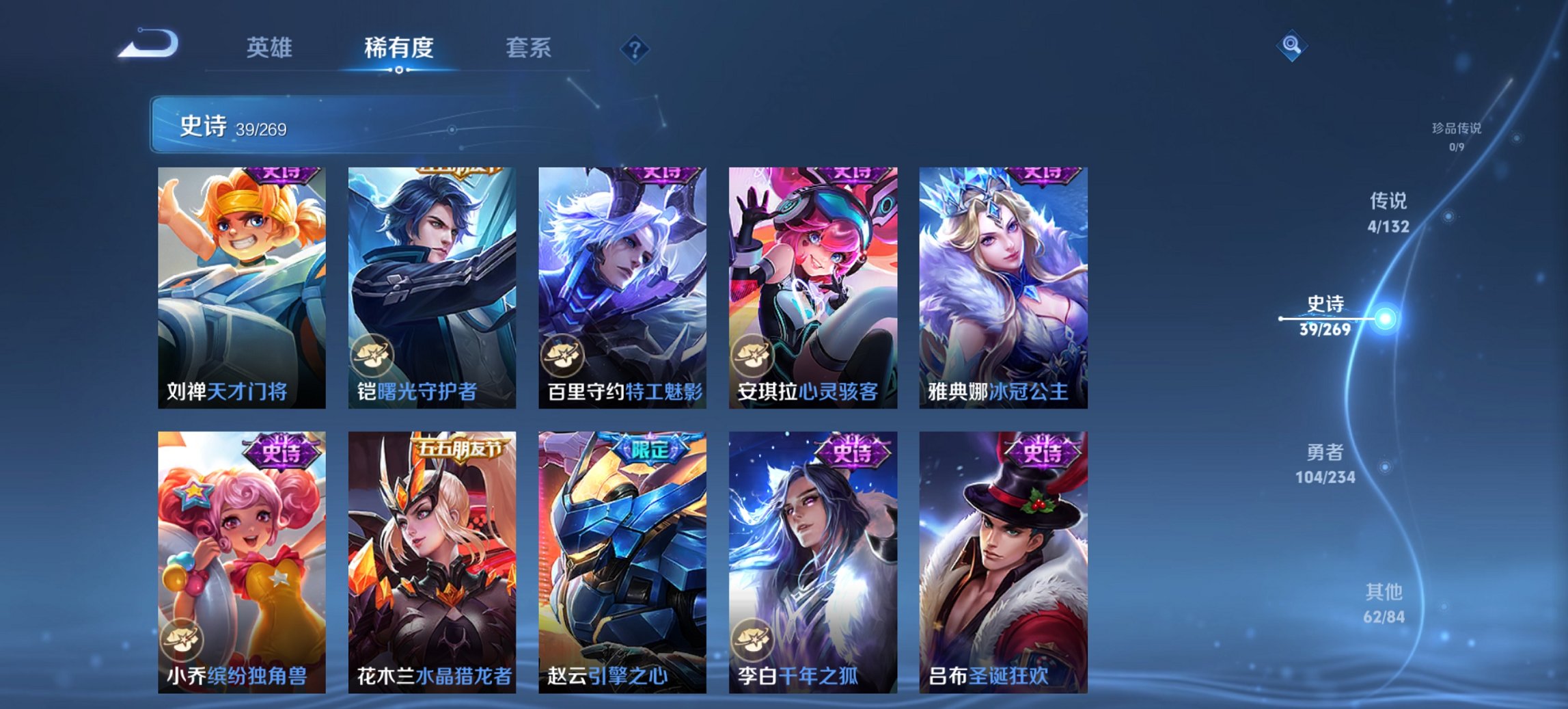Viewport: 1568px width, 709px height.
Task: Switch to the 套系 tab
Action: 528,48
